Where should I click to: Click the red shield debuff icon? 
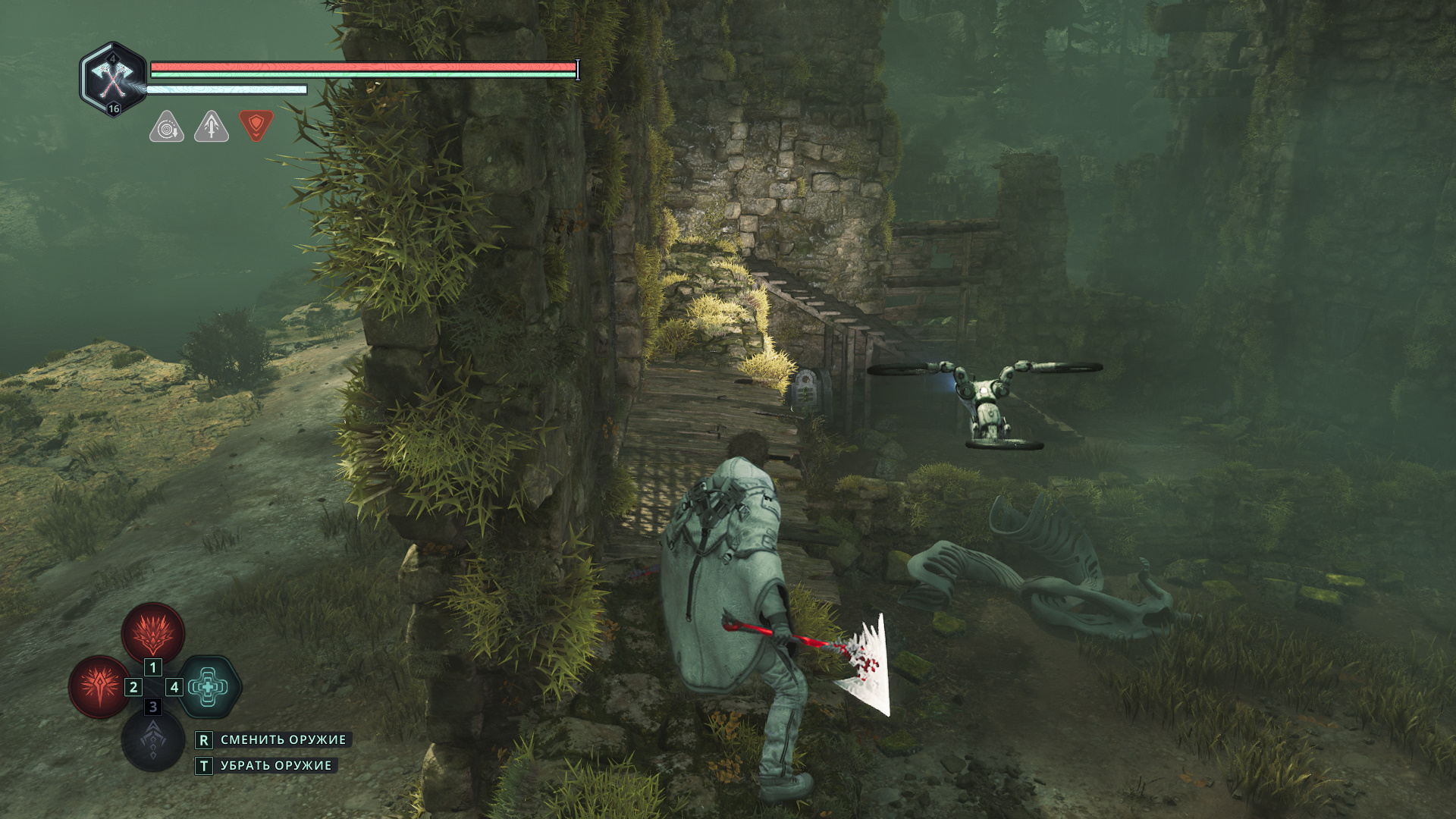(x=256, y=125)
